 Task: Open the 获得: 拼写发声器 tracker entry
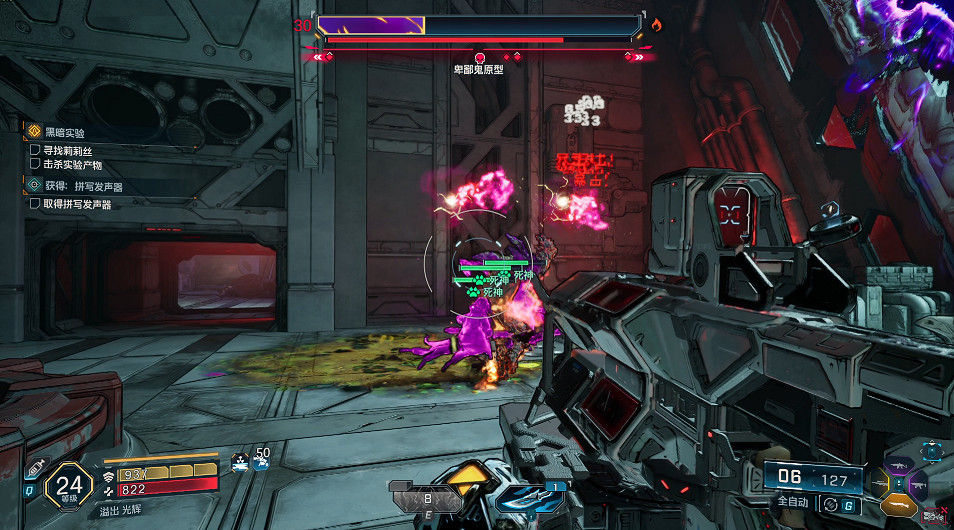point(83,186)
